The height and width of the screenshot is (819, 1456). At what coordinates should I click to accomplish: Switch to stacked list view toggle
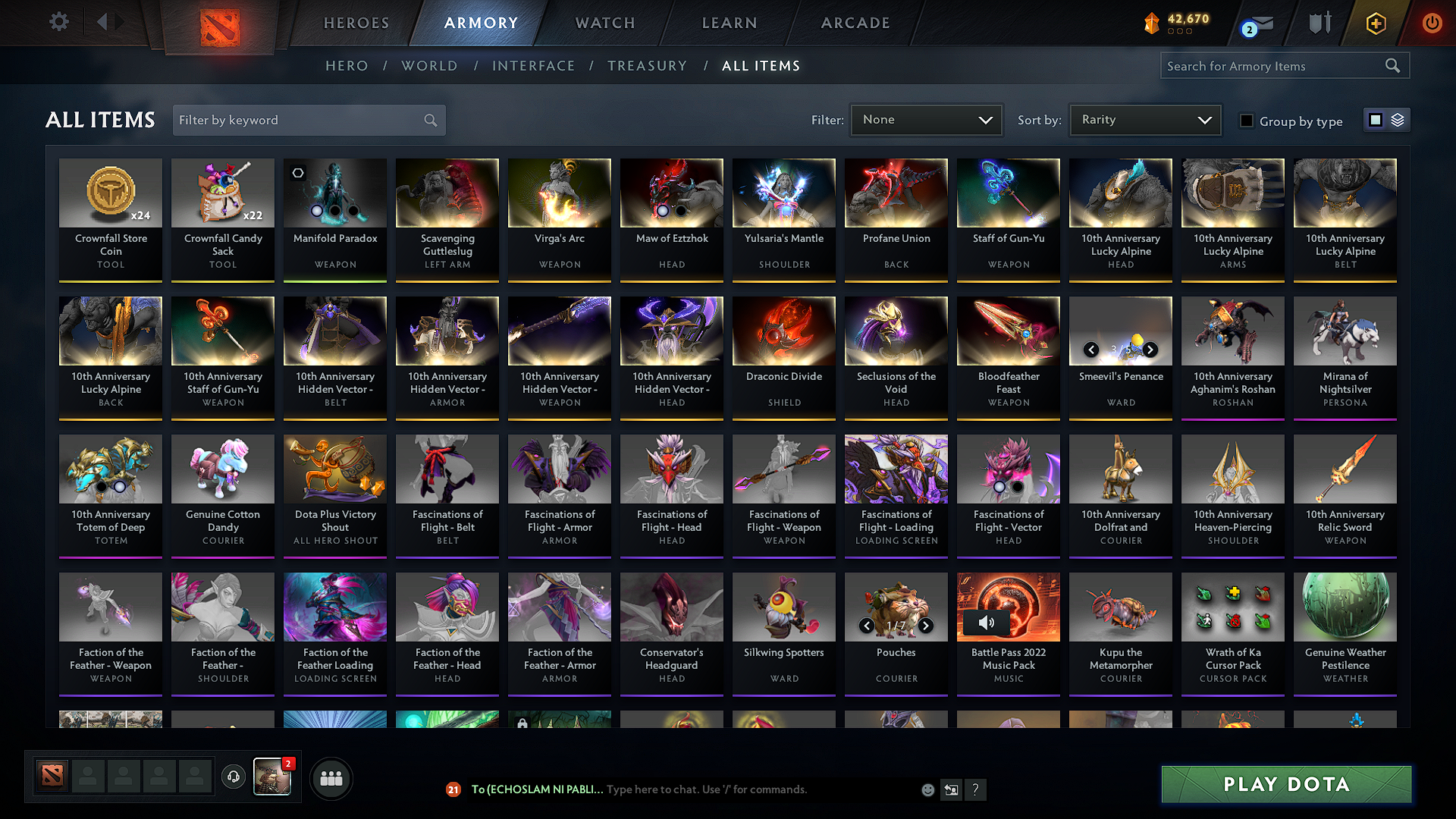point(1399,120)
